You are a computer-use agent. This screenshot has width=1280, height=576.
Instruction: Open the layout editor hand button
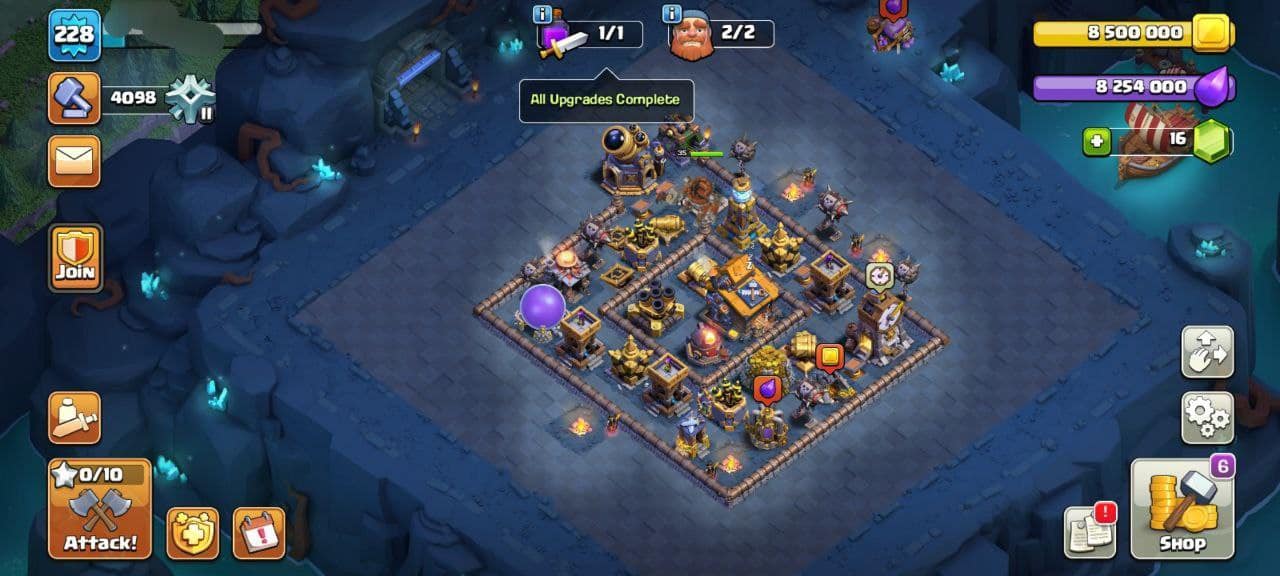1207,351
